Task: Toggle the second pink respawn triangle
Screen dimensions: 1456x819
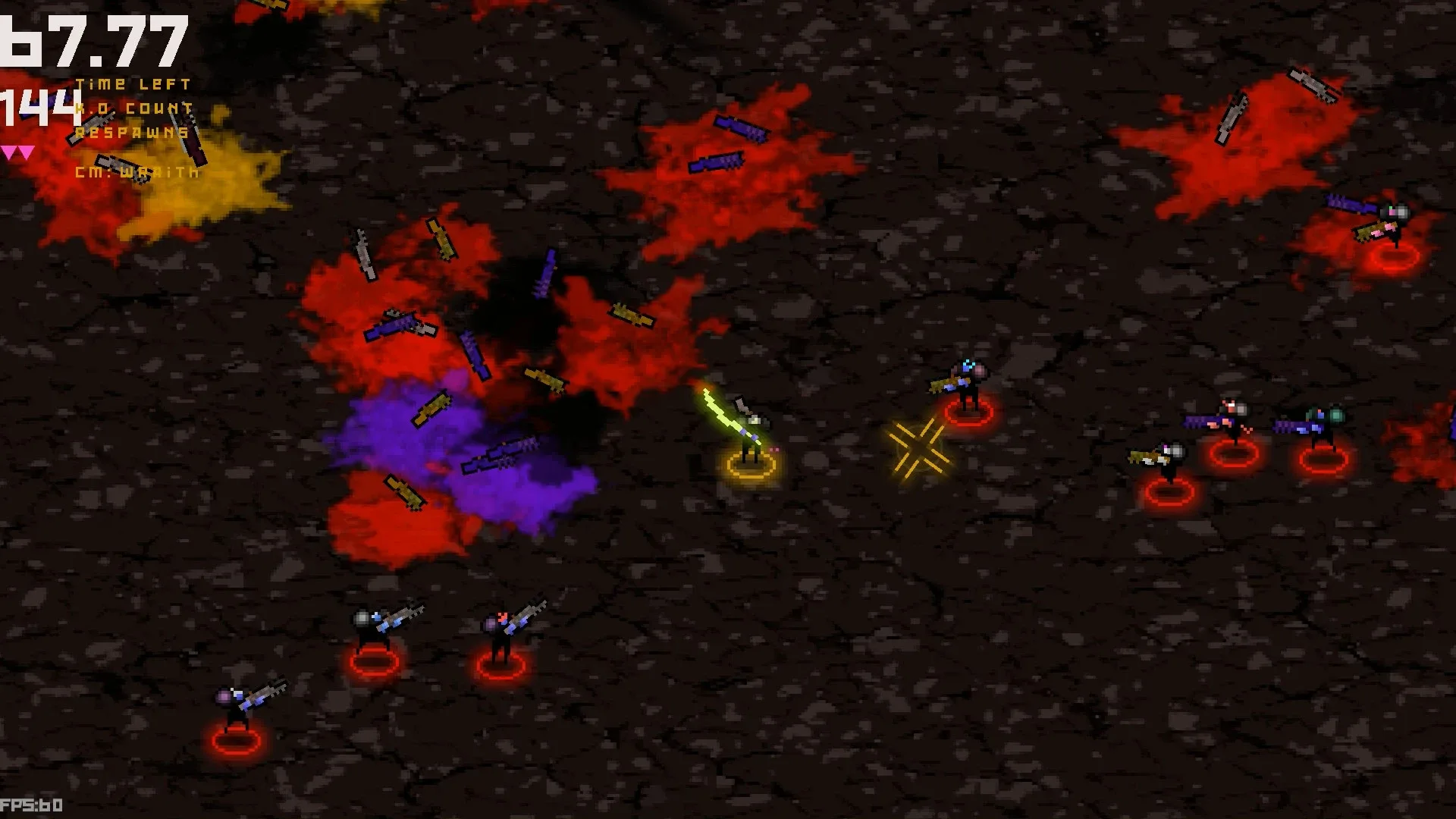Action: click(x=24, y=150)
